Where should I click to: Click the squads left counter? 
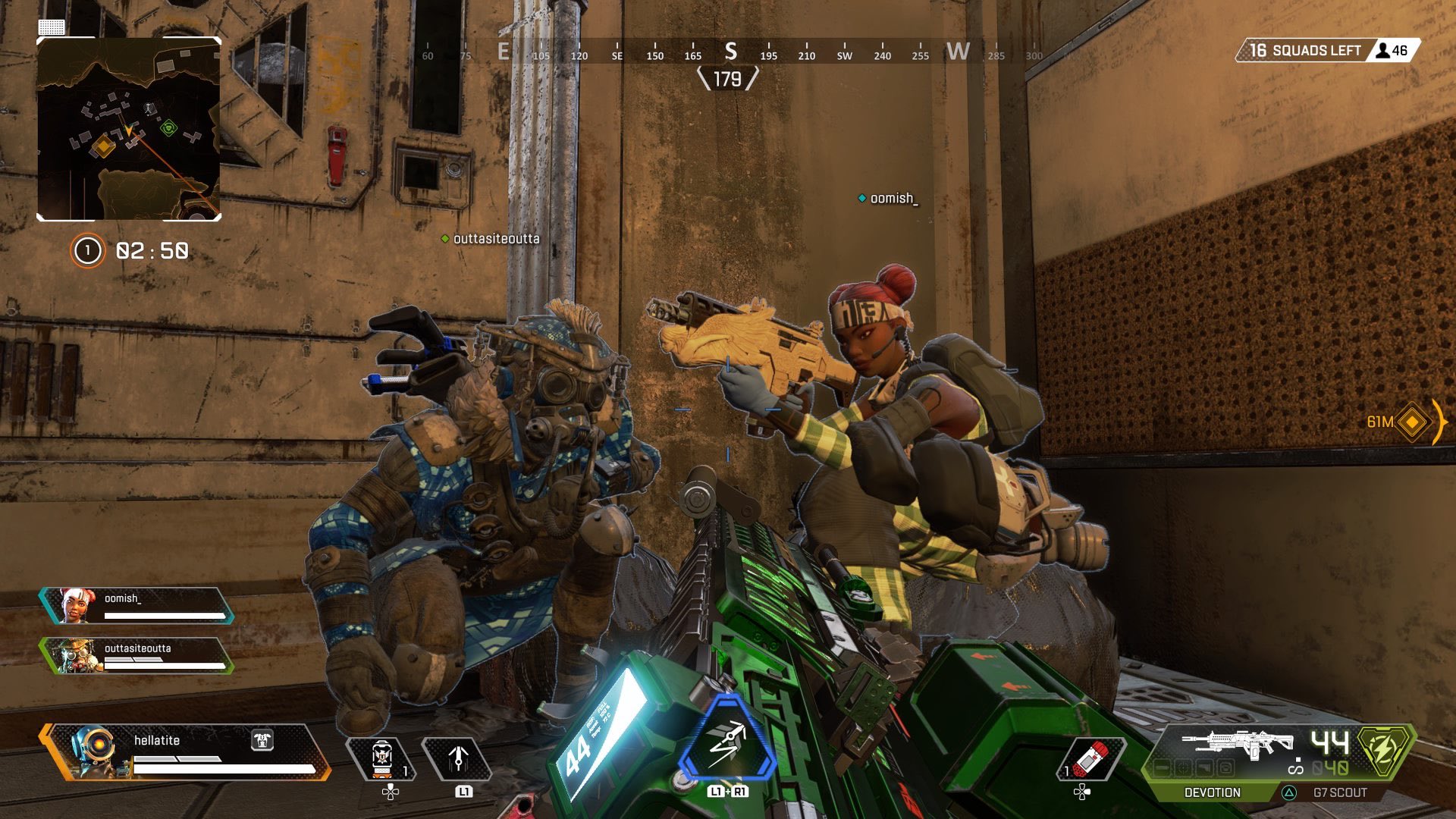1304,50
